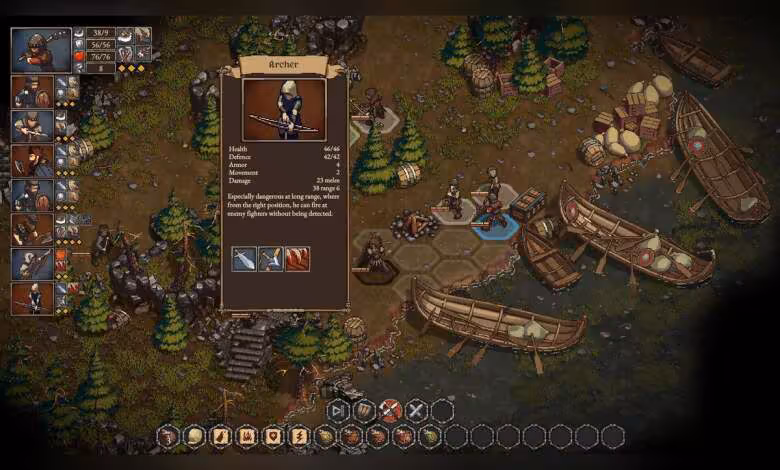Click the Archer portrait in the info panel
Image resolution: width=780 pixels, height=470 pixels.
point(284,109)
